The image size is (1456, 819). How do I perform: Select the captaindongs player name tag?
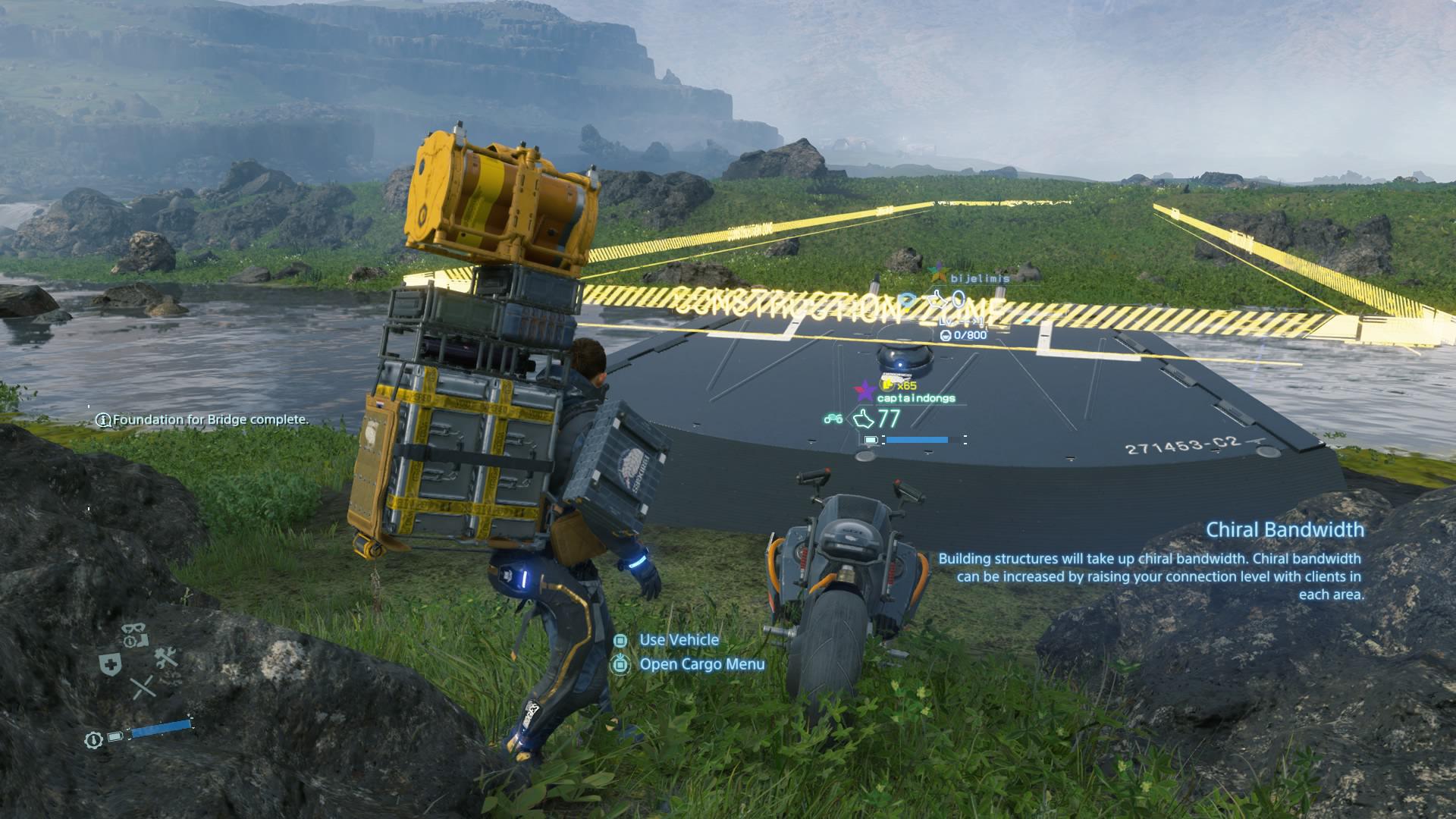click(x=915, y=398)
